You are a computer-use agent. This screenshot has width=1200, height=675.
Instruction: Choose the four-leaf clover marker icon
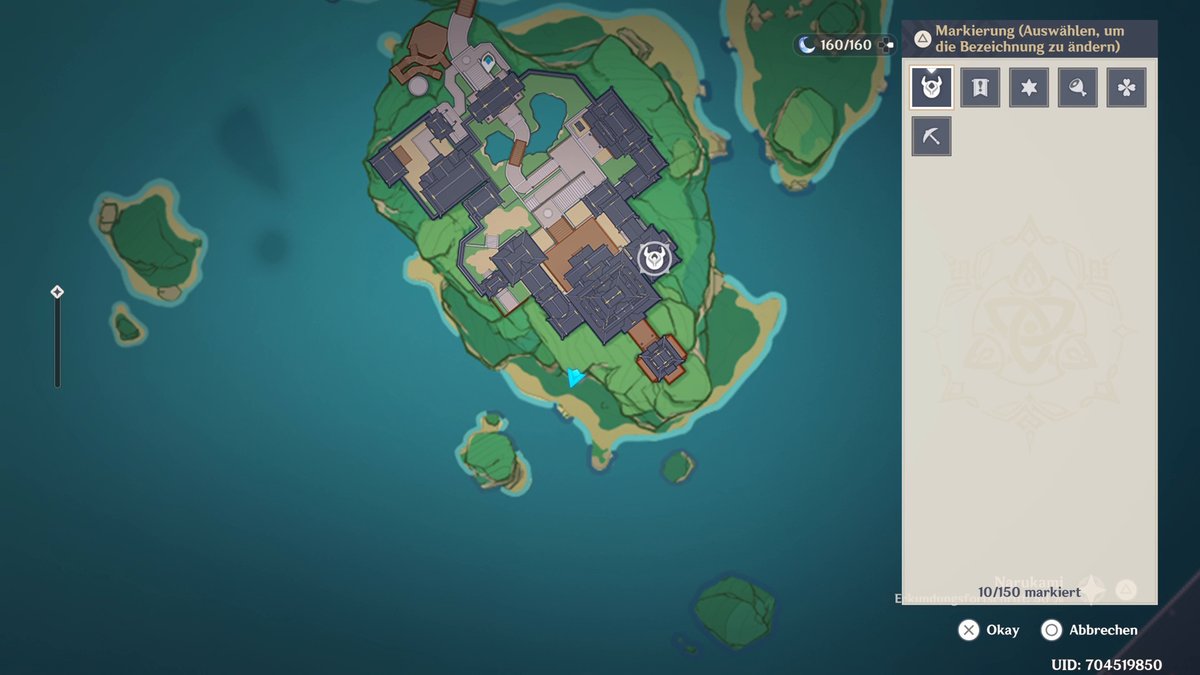[1126, 88]
